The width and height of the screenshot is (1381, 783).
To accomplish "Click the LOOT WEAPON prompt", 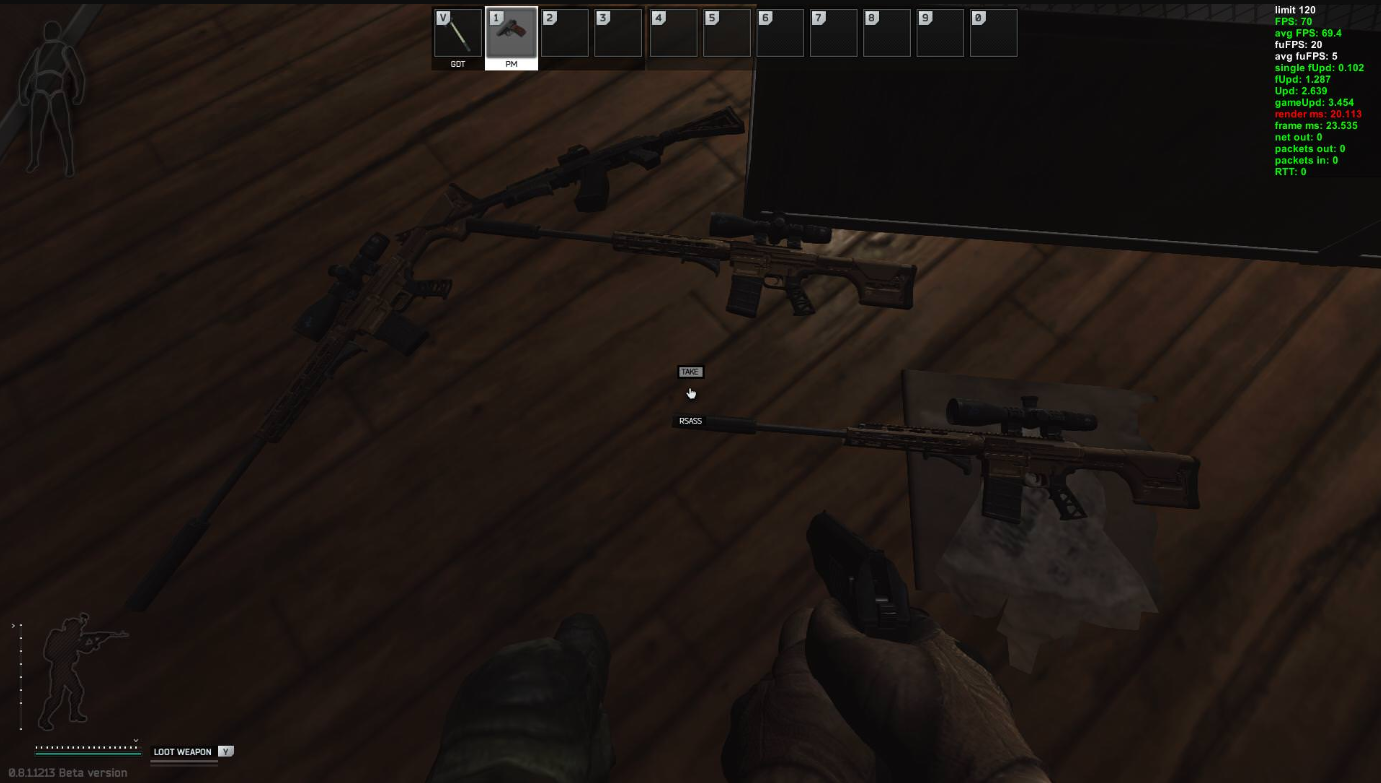I will pyautogui.click(x=180, y=751).
